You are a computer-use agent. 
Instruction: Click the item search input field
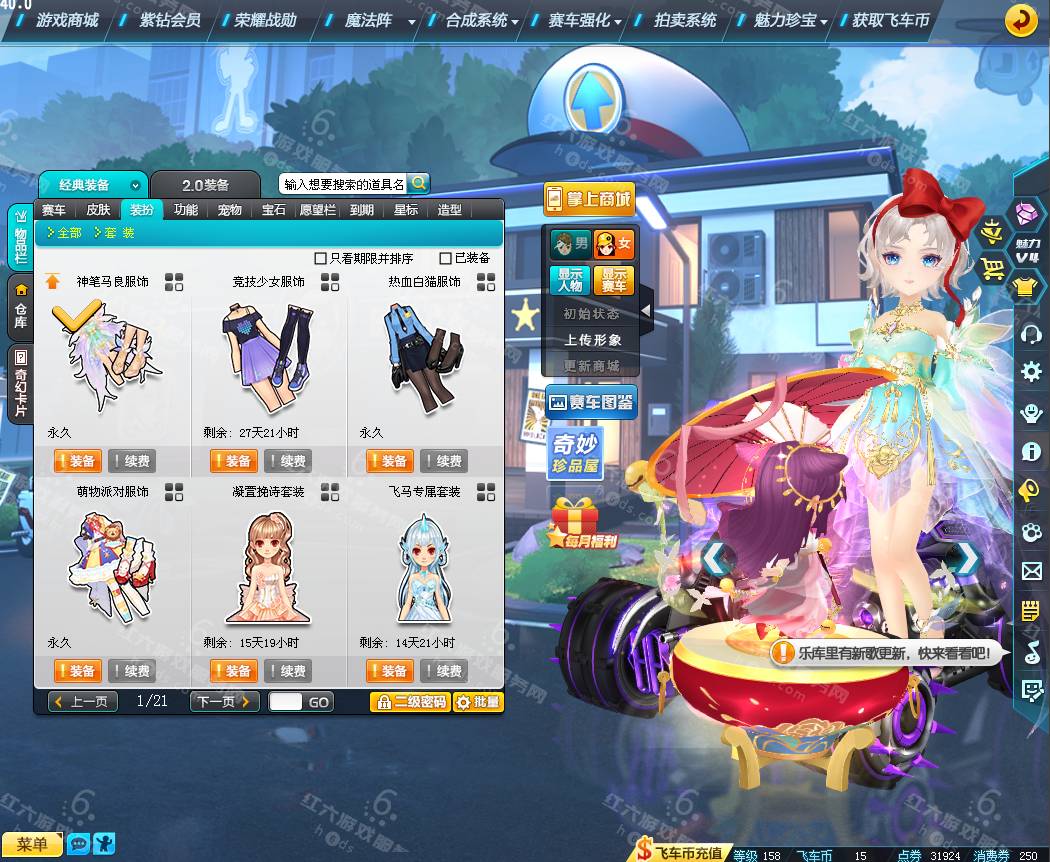click(343, 184)
